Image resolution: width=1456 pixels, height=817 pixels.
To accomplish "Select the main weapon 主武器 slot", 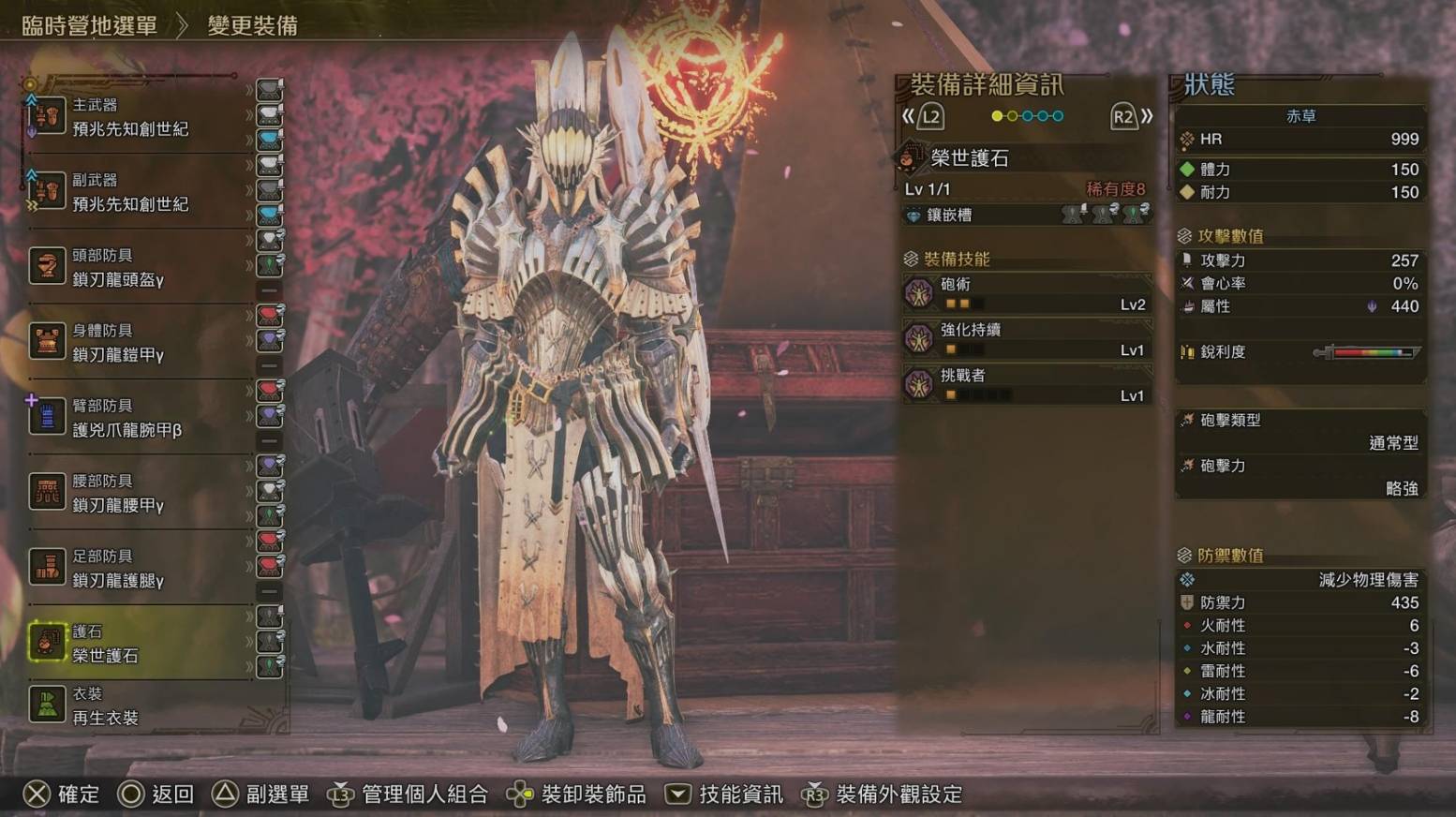I will coord(131,117).
